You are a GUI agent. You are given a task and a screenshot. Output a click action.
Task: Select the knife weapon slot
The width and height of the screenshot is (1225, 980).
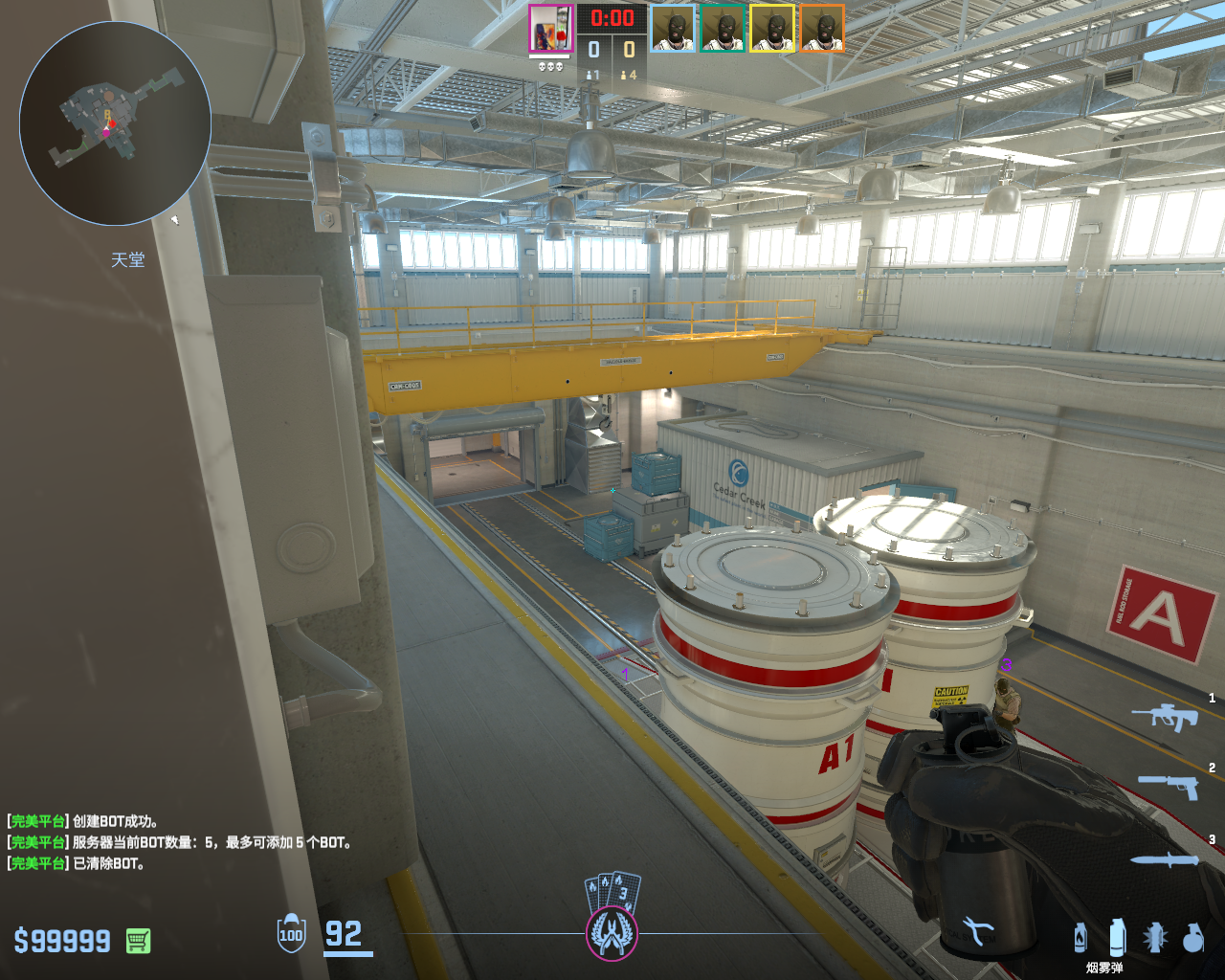click(x=1164, y=859)
